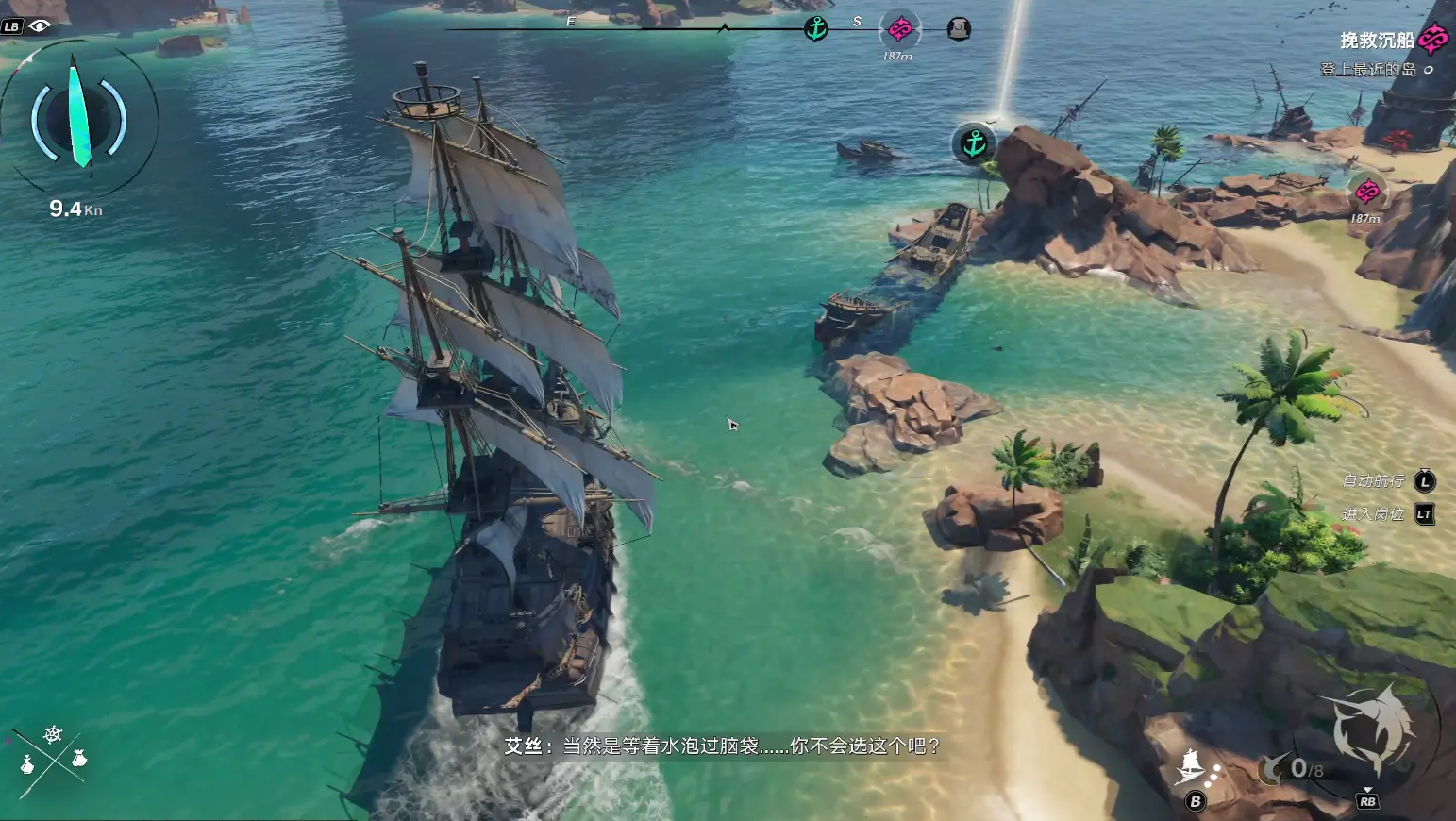Toggle the eye view icon
The width and height of the screenshot is (1456, 821).
(40, 25)
